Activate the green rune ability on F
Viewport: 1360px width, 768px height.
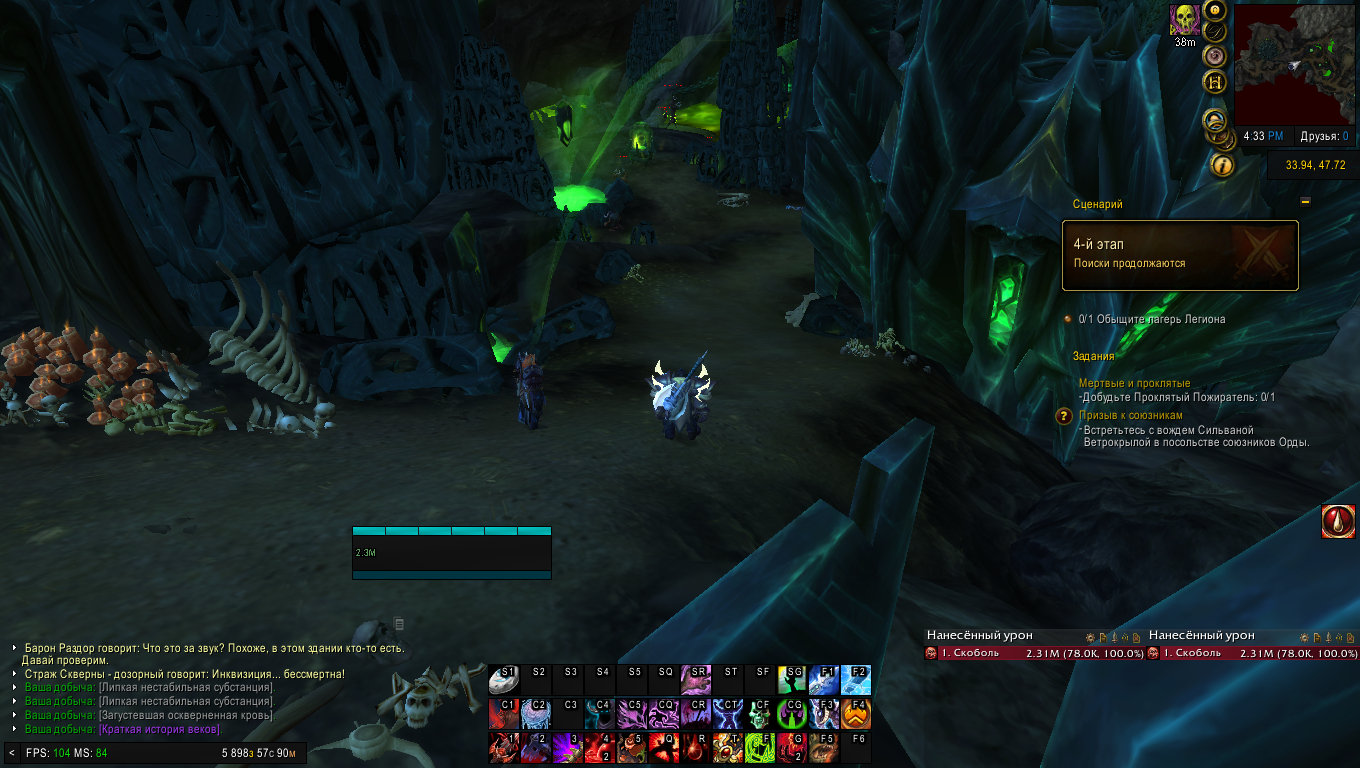[760, 747]
